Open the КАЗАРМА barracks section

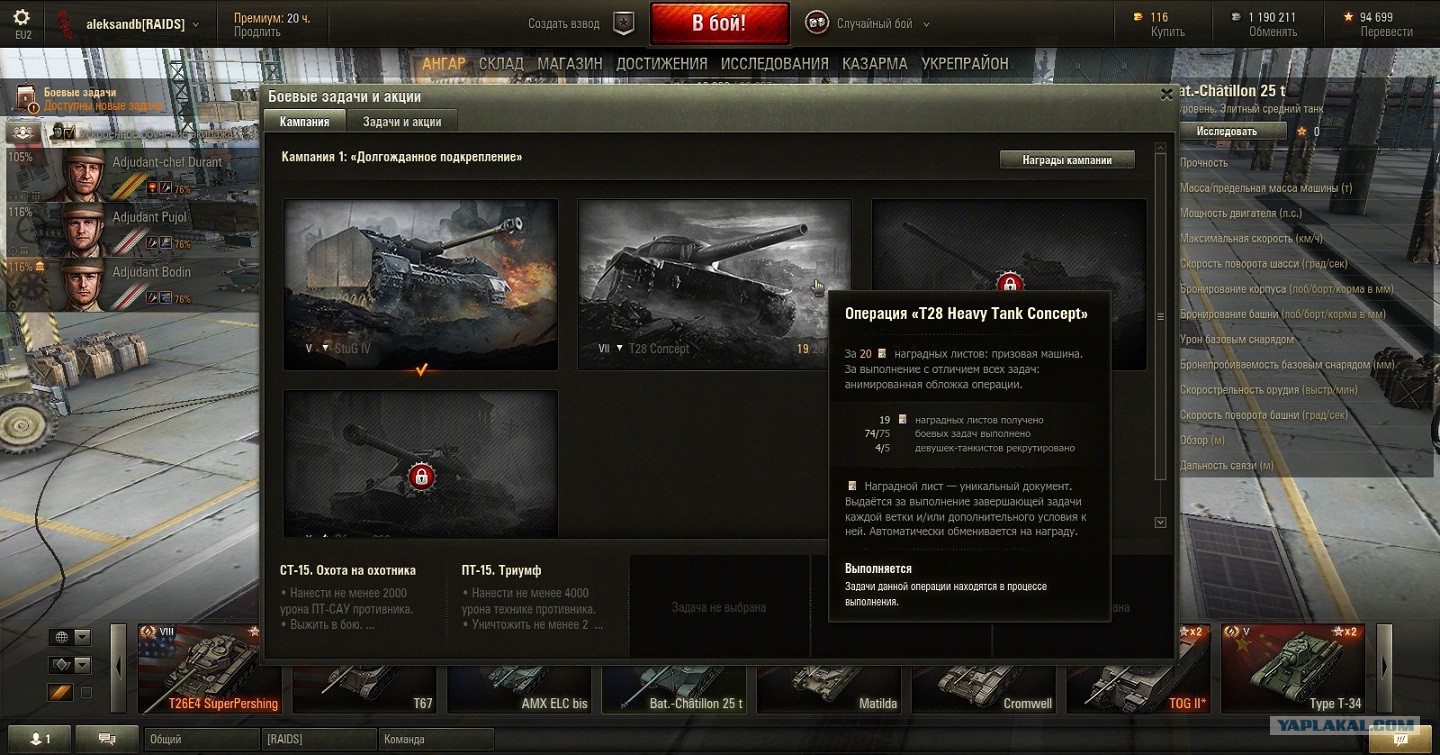point(874,63)
